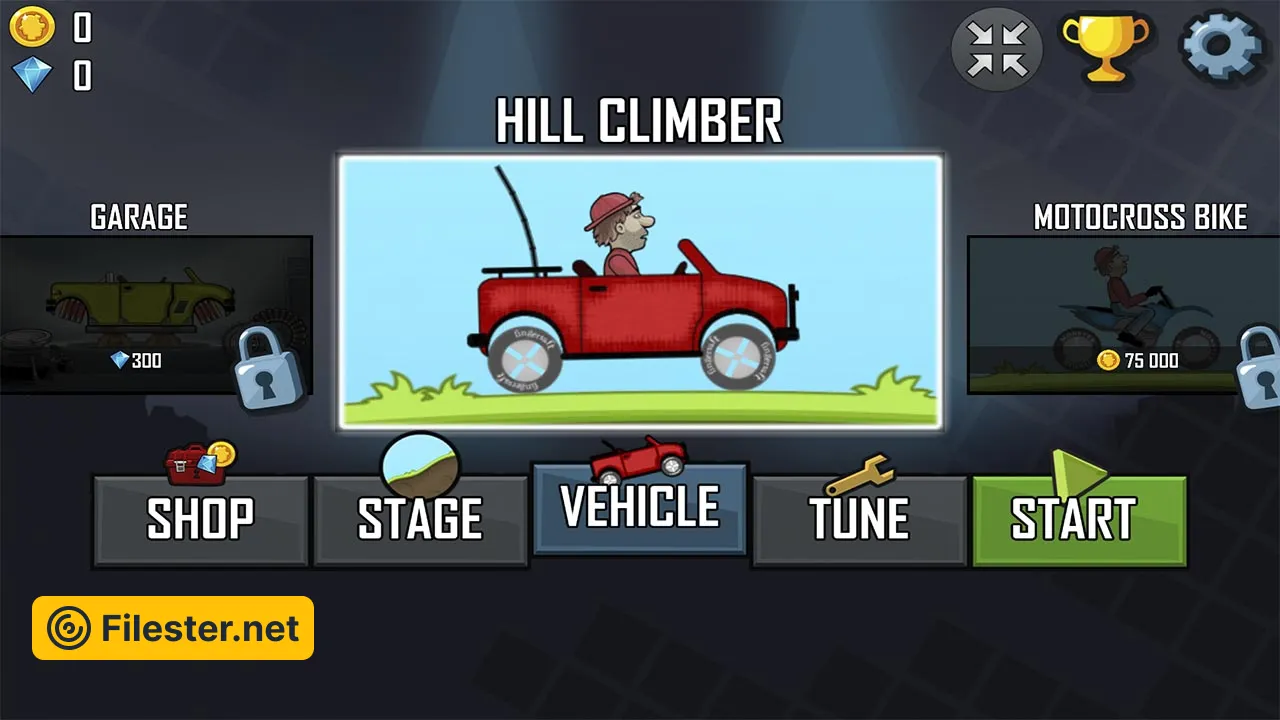The height and width of the screenshot is (720, 1280).
Task: Toggle fullscreen with the arrows icon
Action: click(997, 48)
